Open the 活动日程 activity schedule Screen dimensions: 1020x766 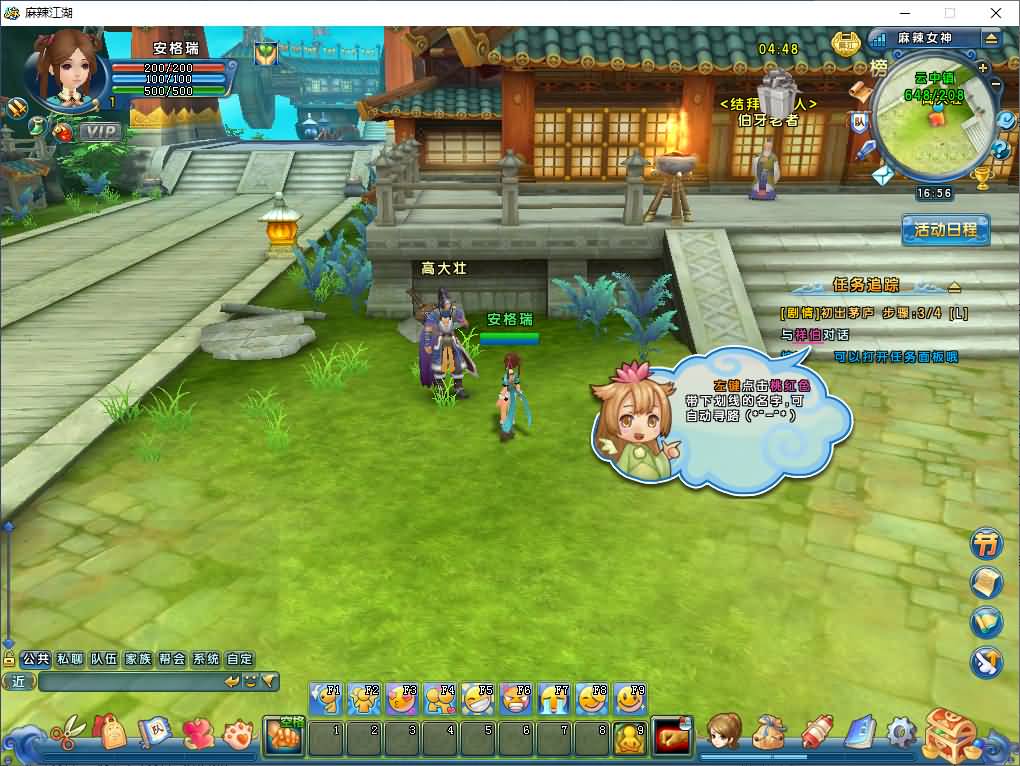945,229
